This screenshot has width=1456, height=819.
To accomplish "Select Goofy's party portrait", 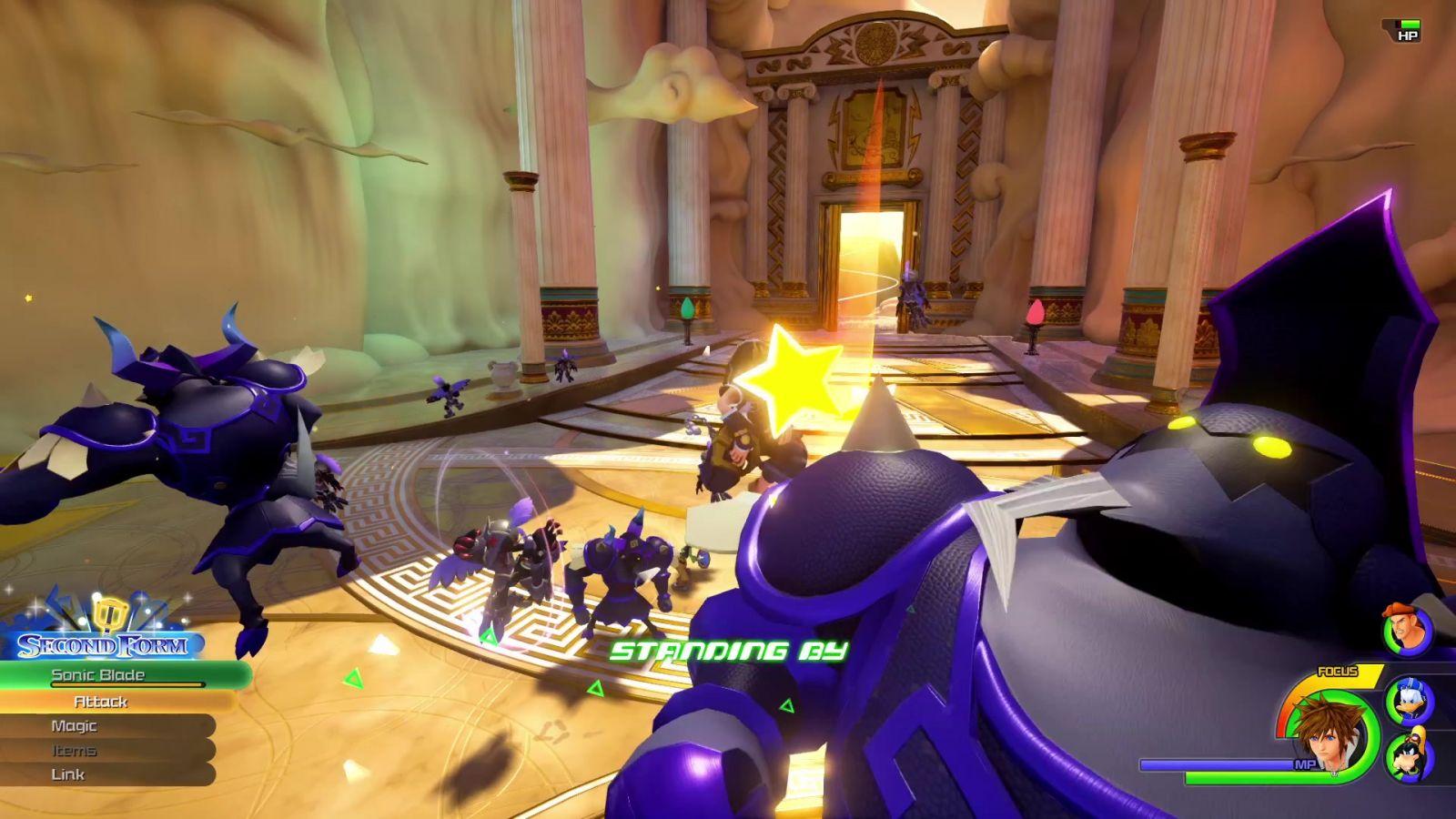I will pyautogui.click(x=1409, y=754).
